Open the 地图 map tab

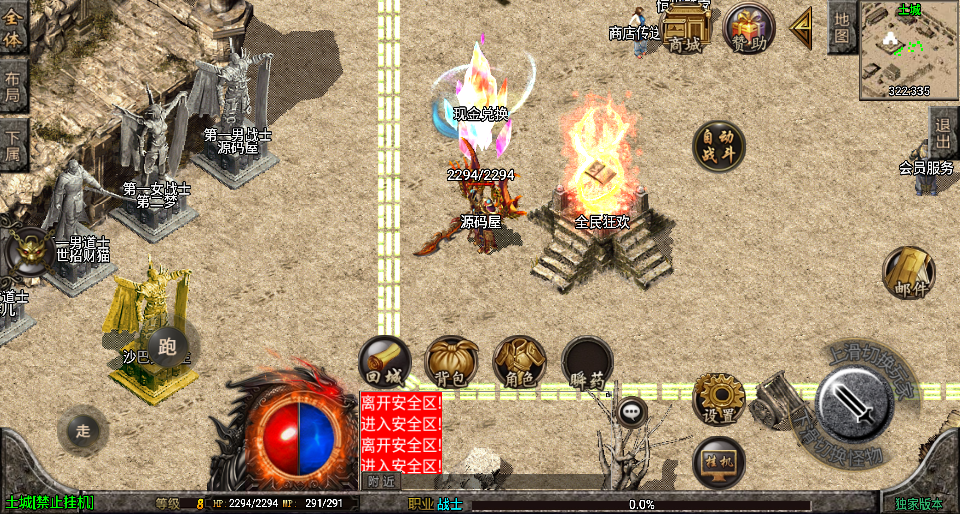point(842,28)
